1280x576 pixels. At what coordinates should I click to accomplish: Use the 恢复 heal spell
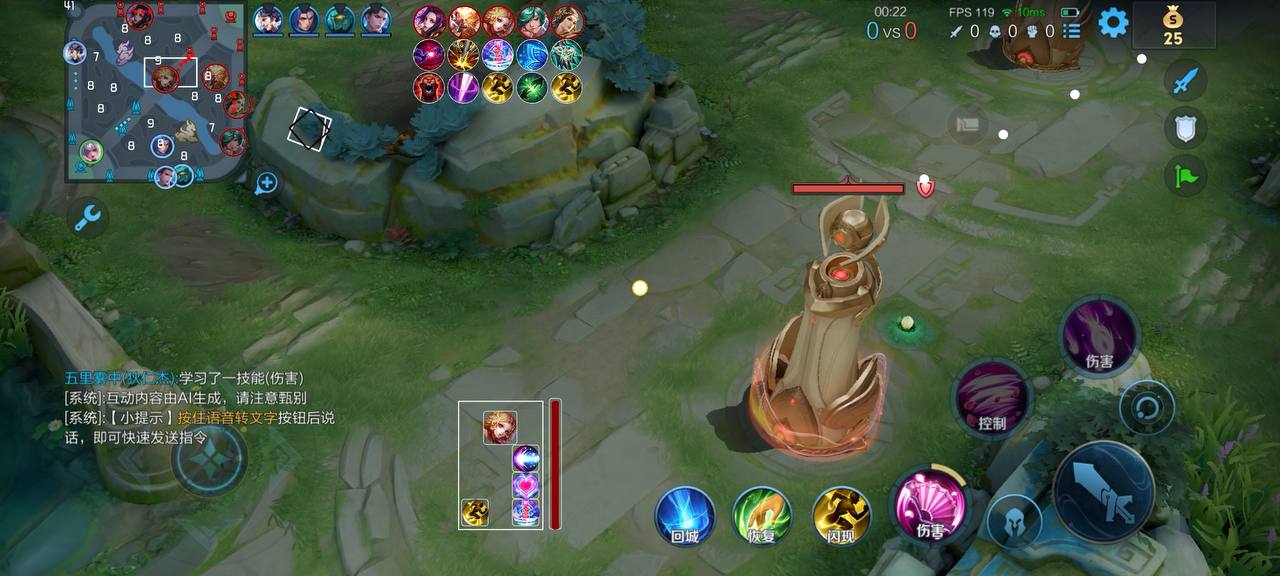tap(762, 515)
